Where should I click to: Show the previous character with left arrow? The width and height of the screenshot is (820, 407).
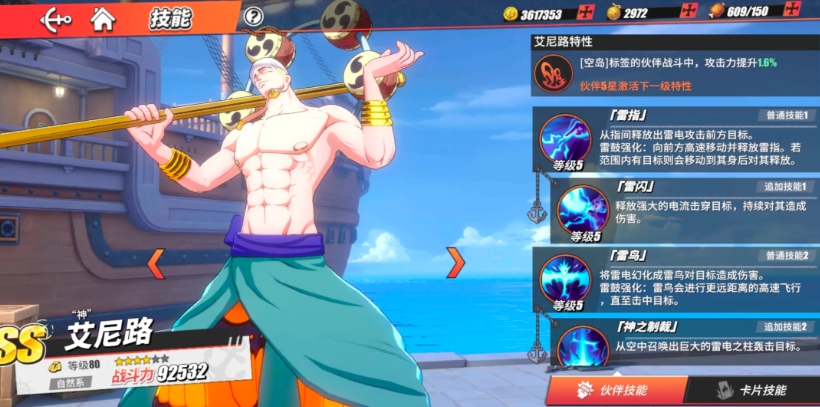coord(155,263)
